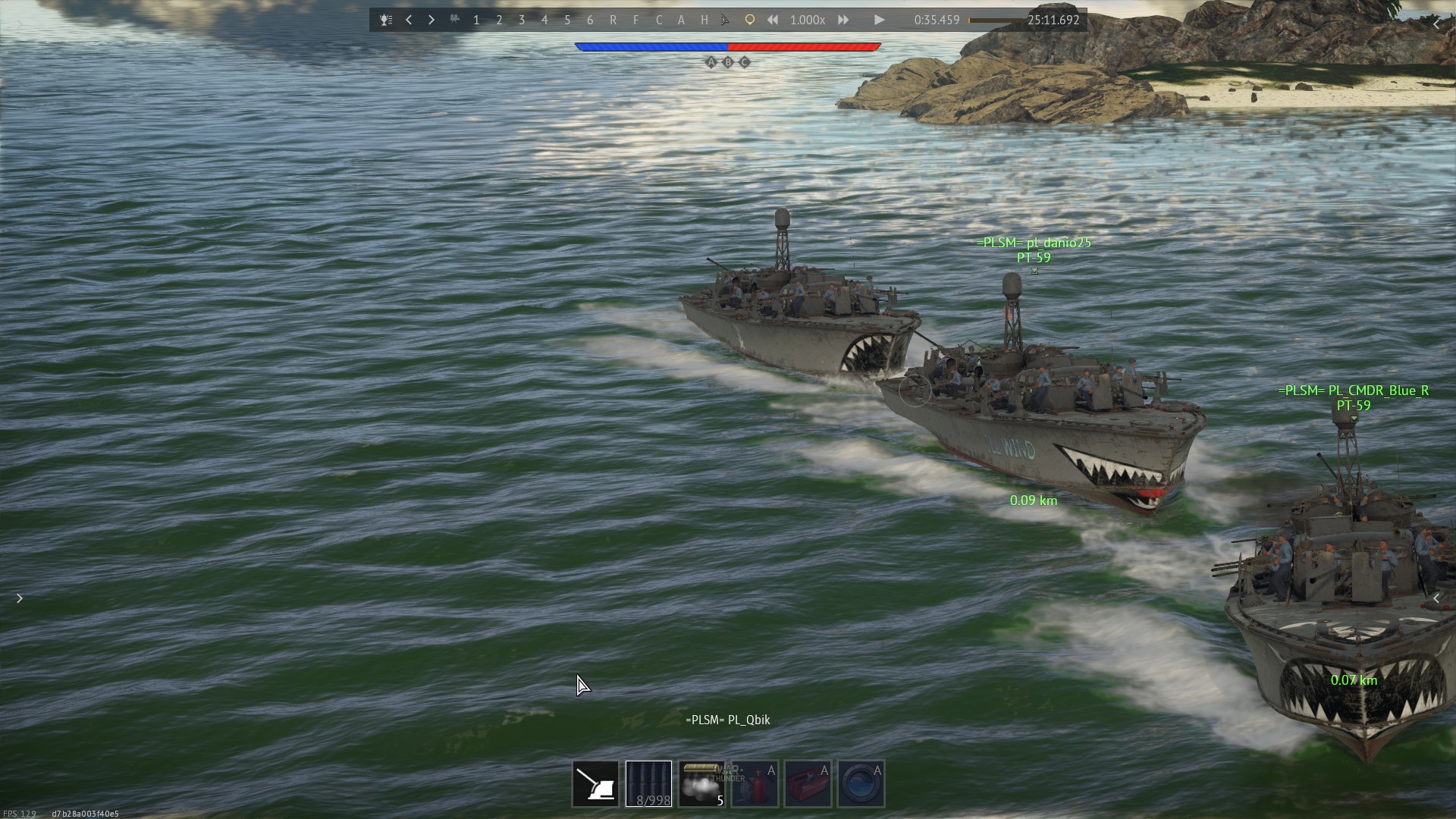Slow down replay with rewind arrows

(772, 20)
